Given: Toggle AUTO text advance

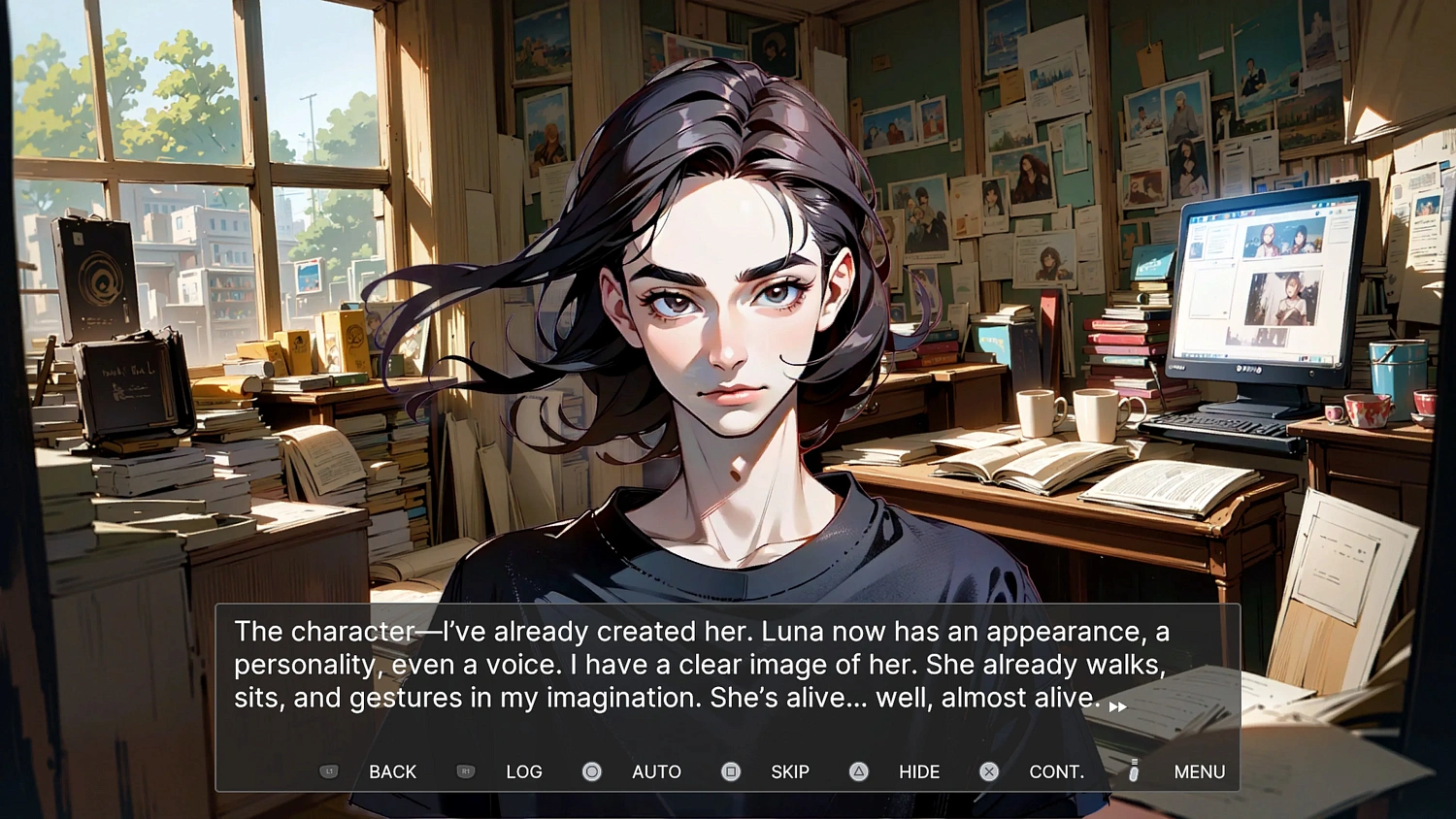Looking at the screenshot, I should [x=655, y=771].
